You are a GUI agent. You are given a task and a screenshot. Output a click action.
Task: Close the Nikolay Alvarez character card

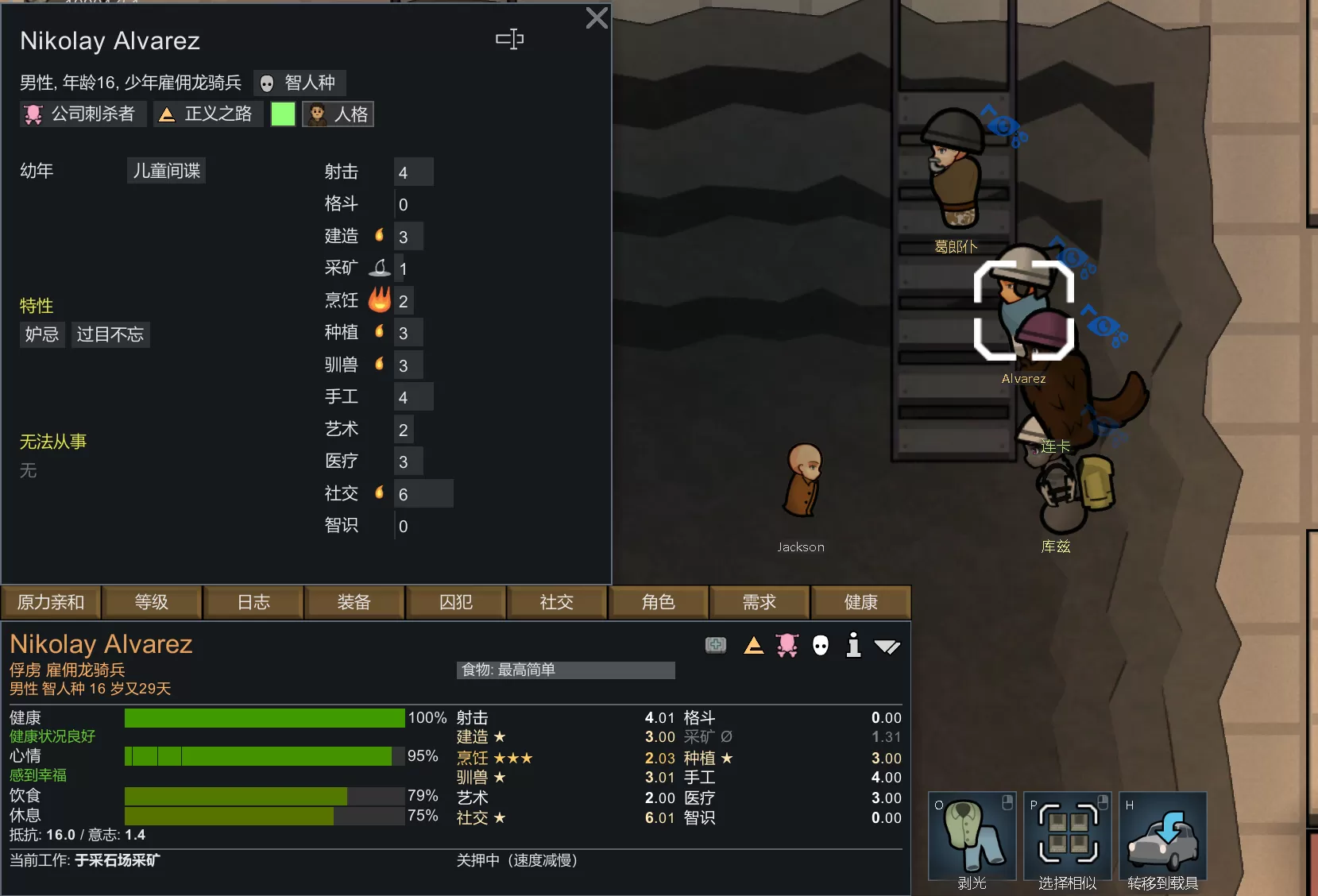[597, 18]
